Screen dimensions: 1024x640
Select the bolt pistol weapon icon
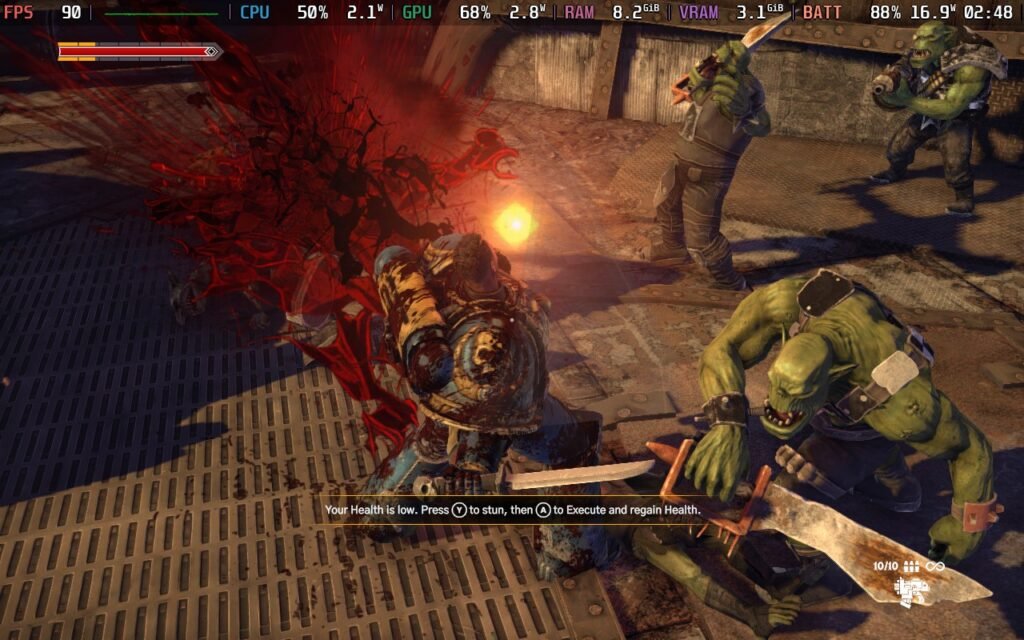pyautogui.click(x=910, y=592)
